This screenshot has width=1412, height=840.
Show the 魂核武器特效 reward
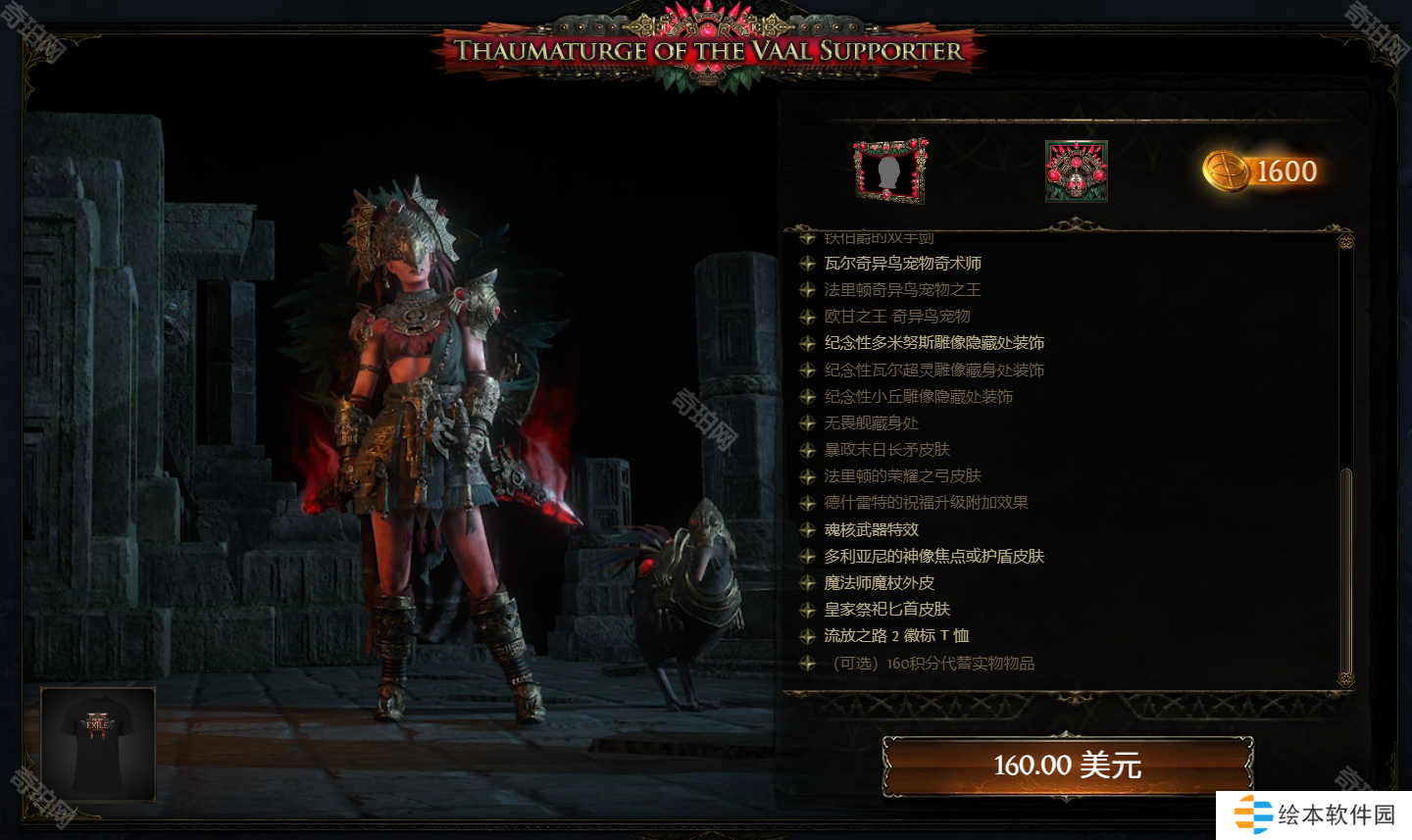871,530
